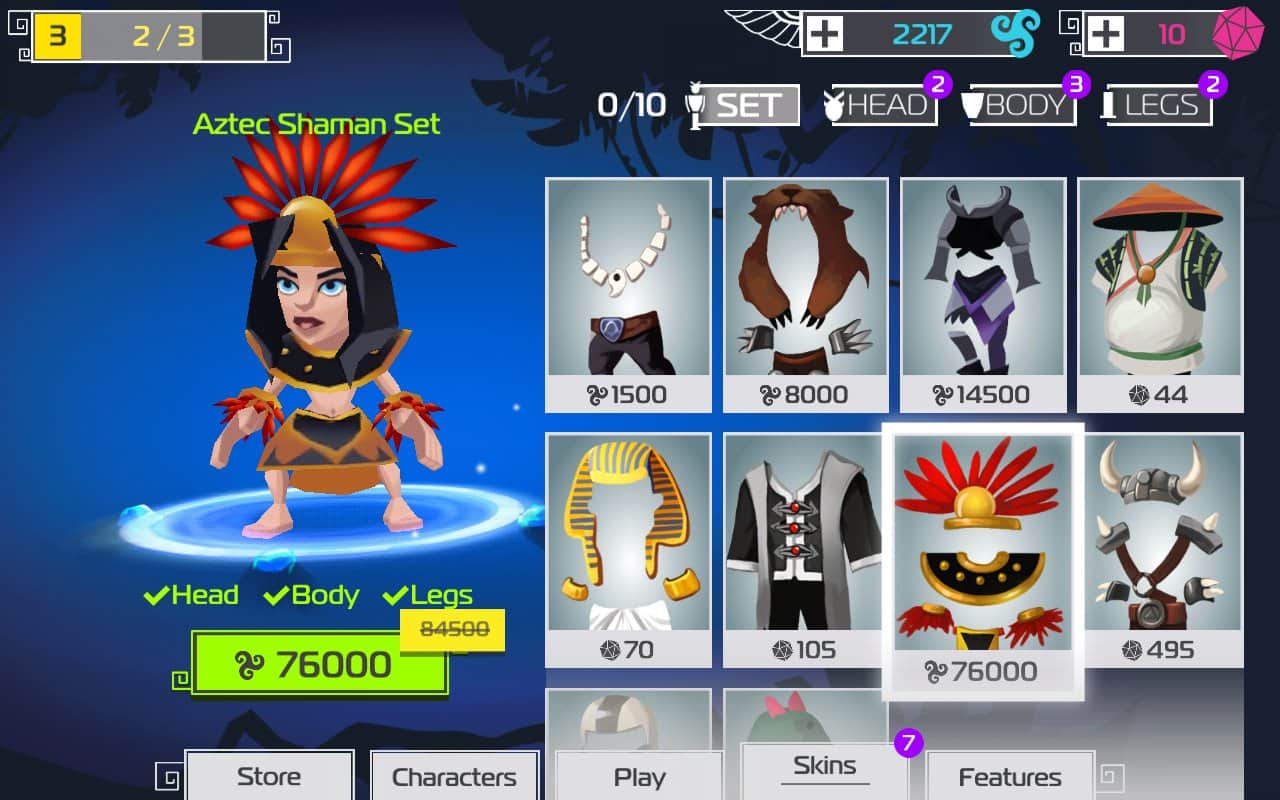Select the straw hat set costing 44

click(1160, 295)
